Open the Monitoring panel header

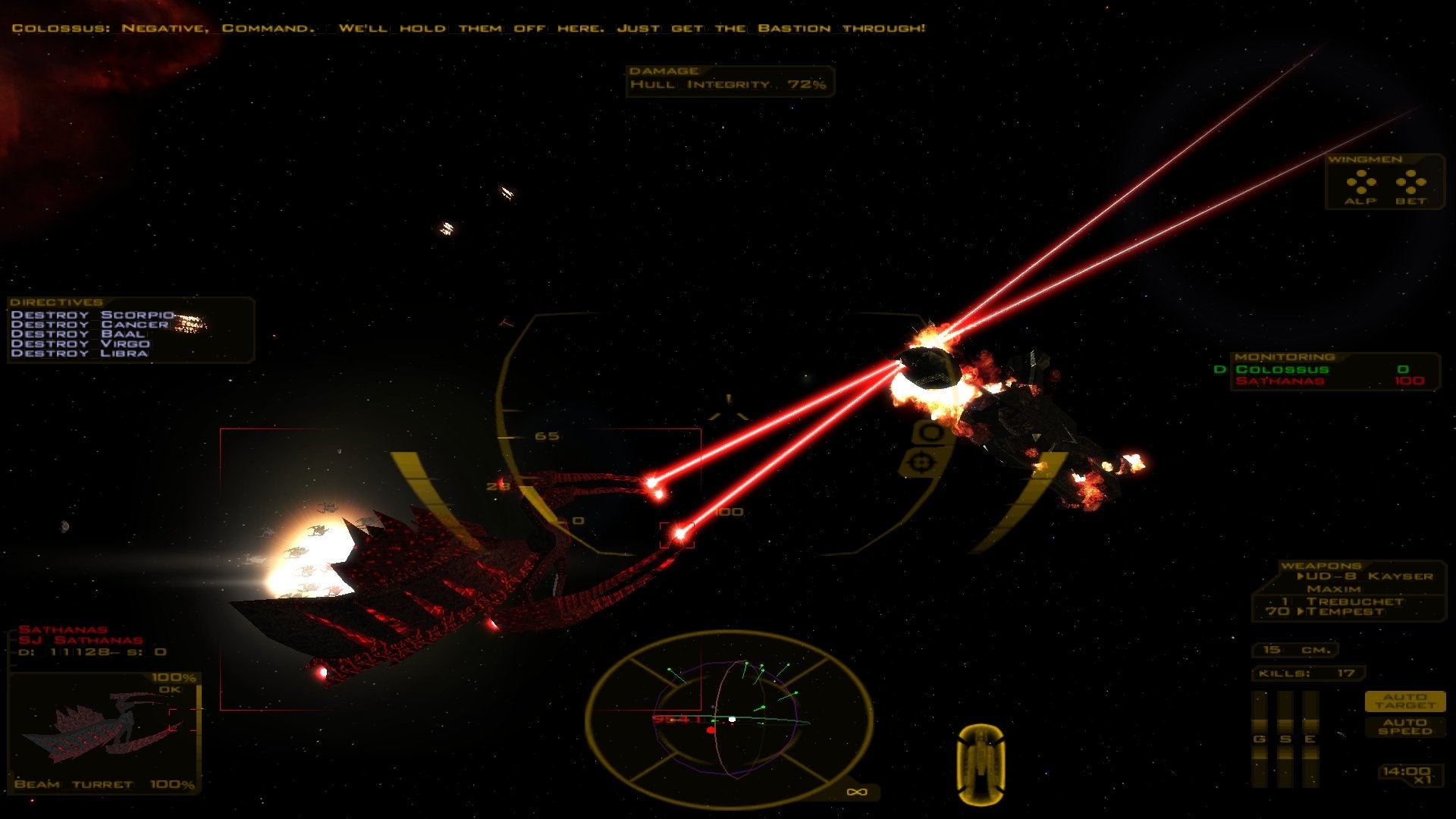pos(1285,355)
